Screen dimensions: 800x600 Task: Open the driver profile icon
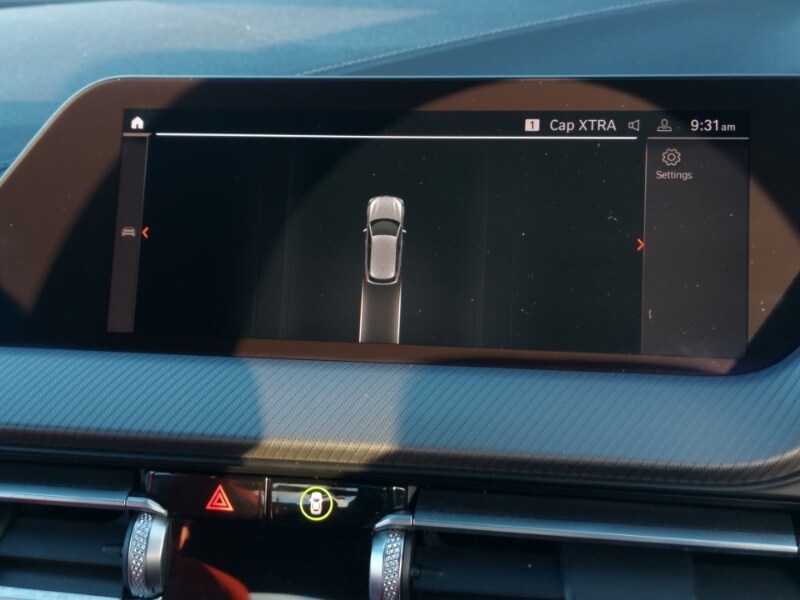(x=664, y=126)
